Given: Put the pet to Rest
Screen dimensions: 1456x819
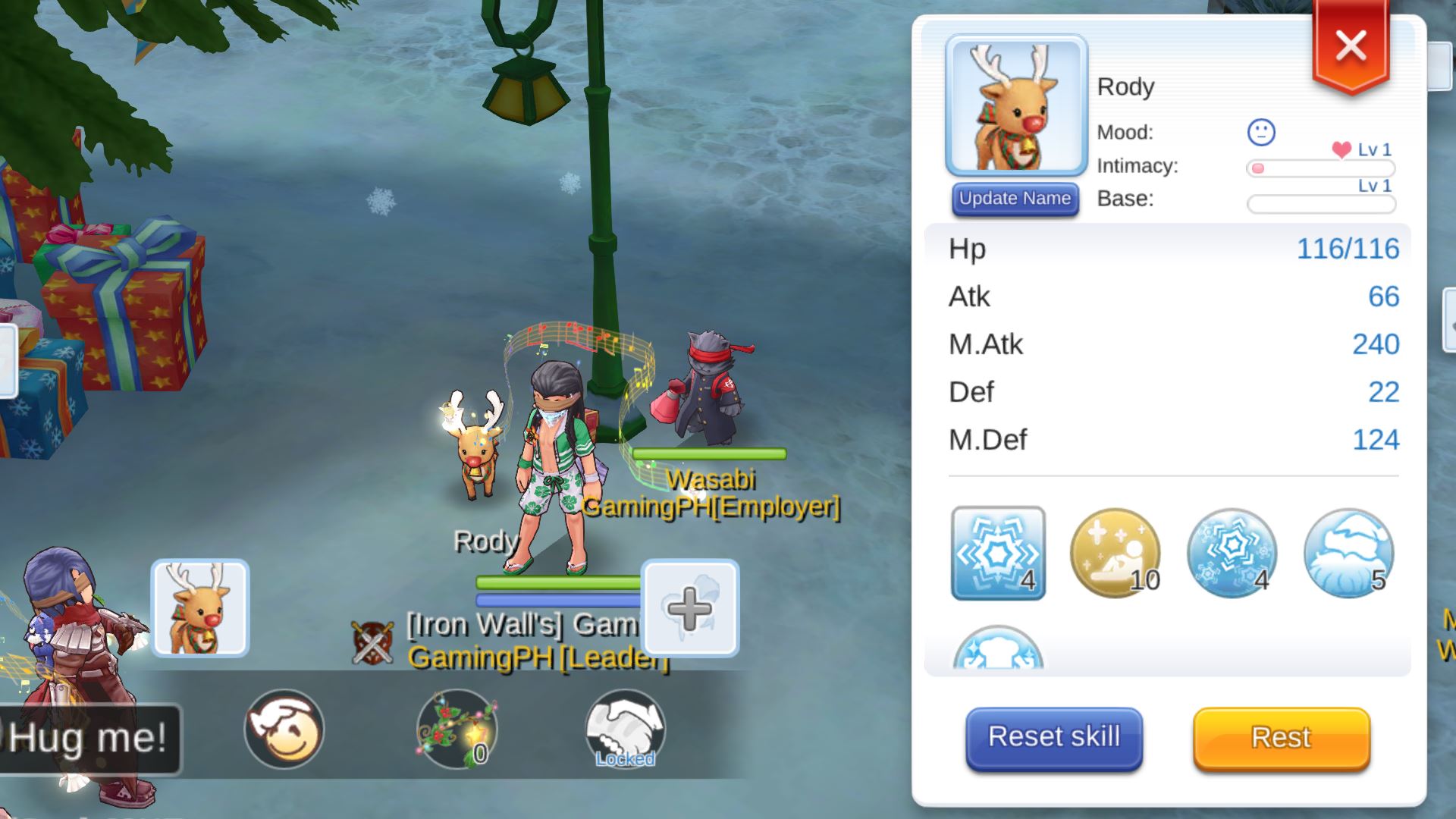Looking at the screenshot, I should [x=1281, y=737].
